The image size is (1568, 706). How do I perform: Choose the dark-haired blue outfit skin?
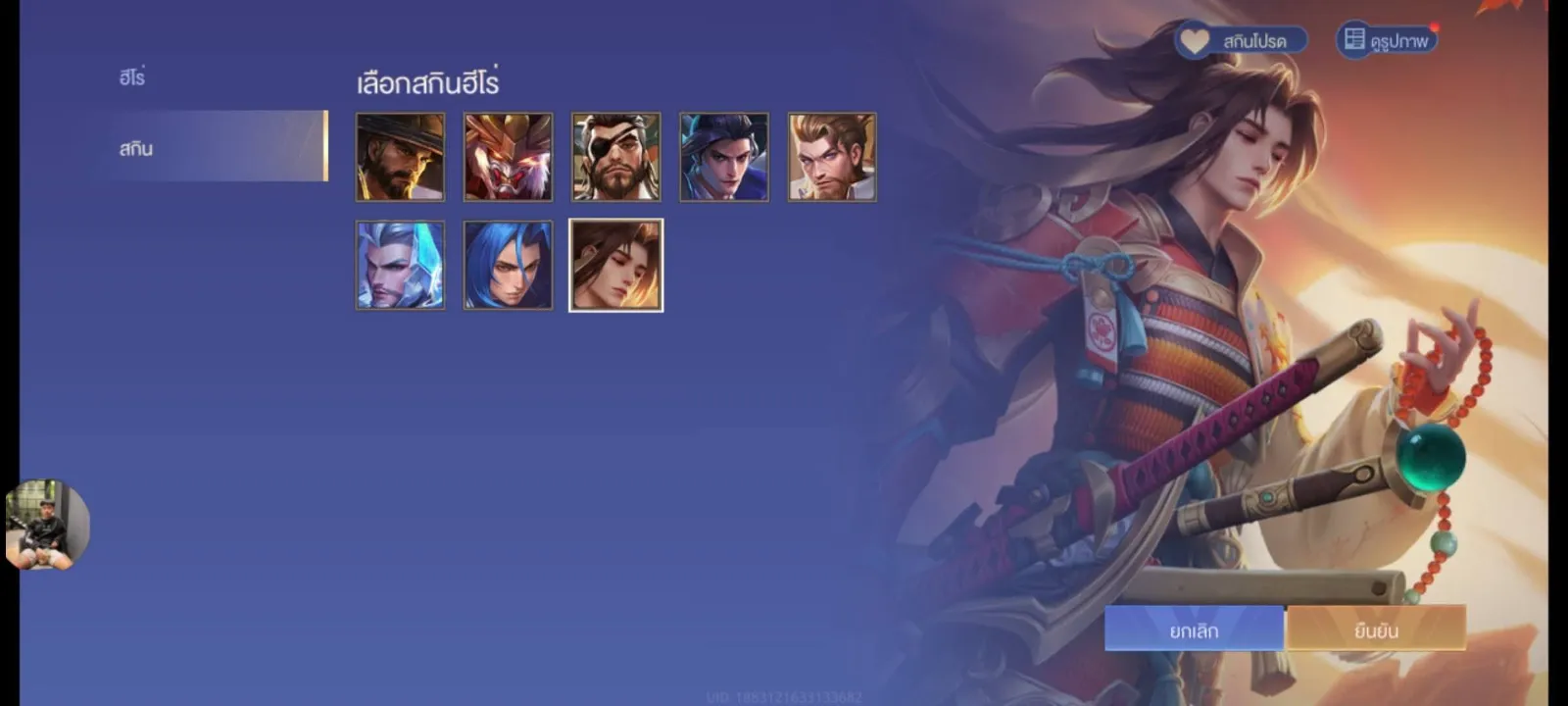tap(724, 157)
